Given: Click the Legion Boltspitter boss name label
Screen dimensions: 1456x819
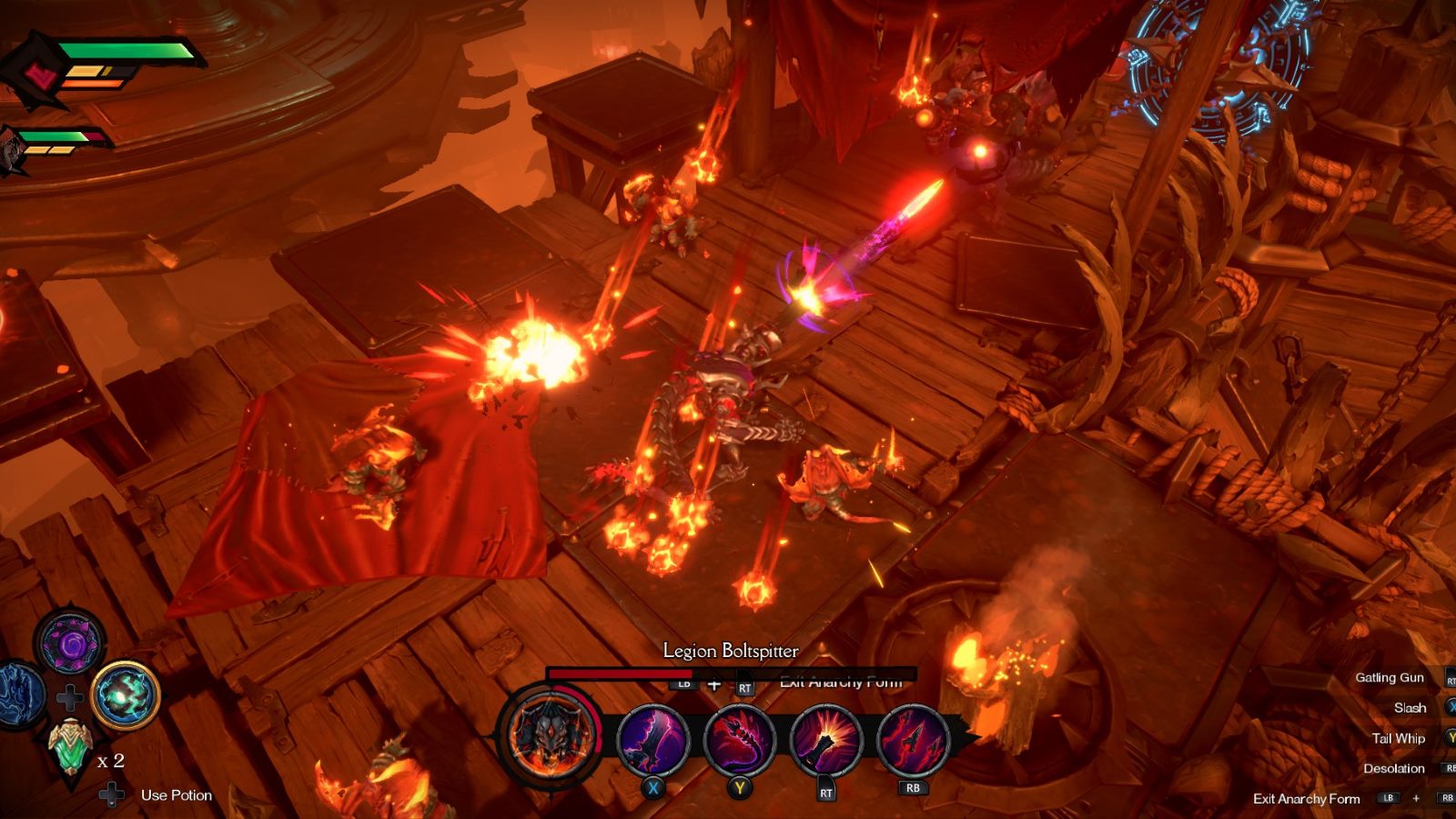Looking at the screenshot, I should point(730,652).
